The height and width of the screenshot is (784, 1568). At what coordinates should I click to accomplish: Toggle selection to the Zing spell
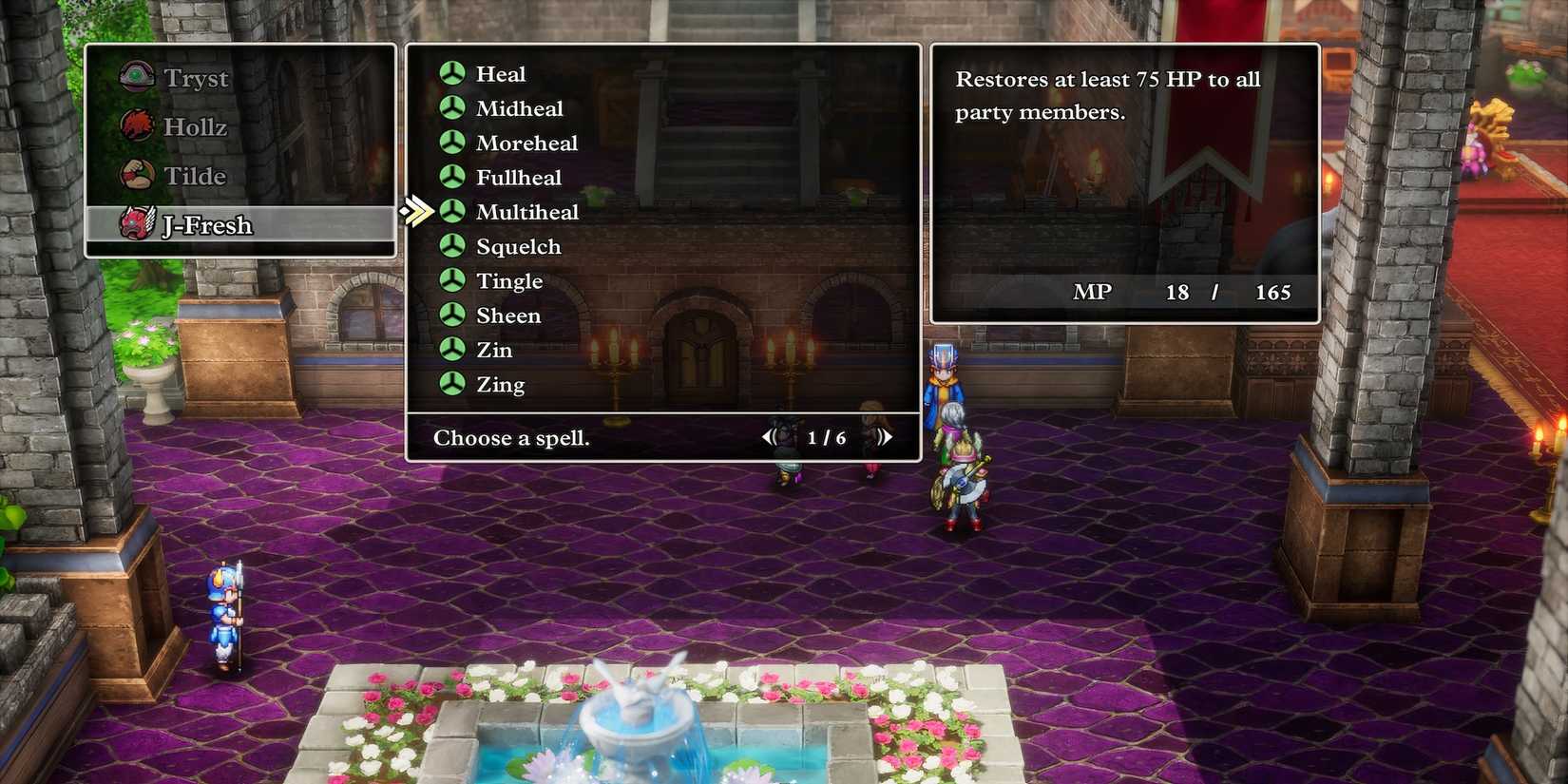tap(501, 384)
